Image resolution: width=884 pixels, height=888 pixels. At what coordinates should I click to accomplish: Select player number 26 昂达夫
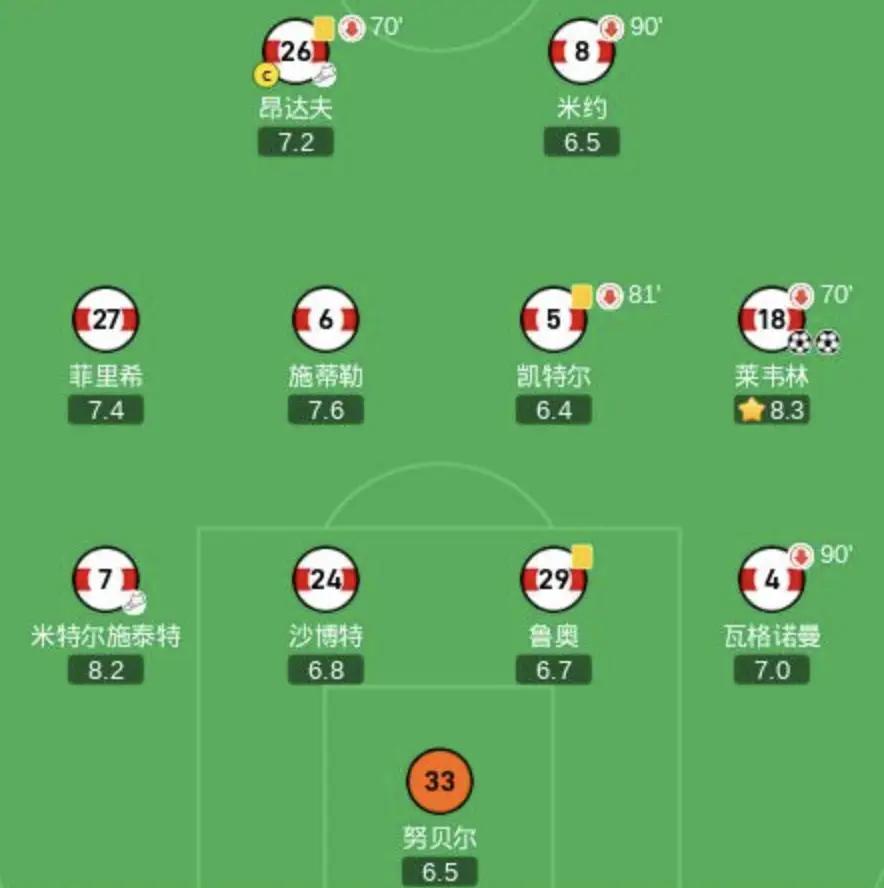[296, 51]
